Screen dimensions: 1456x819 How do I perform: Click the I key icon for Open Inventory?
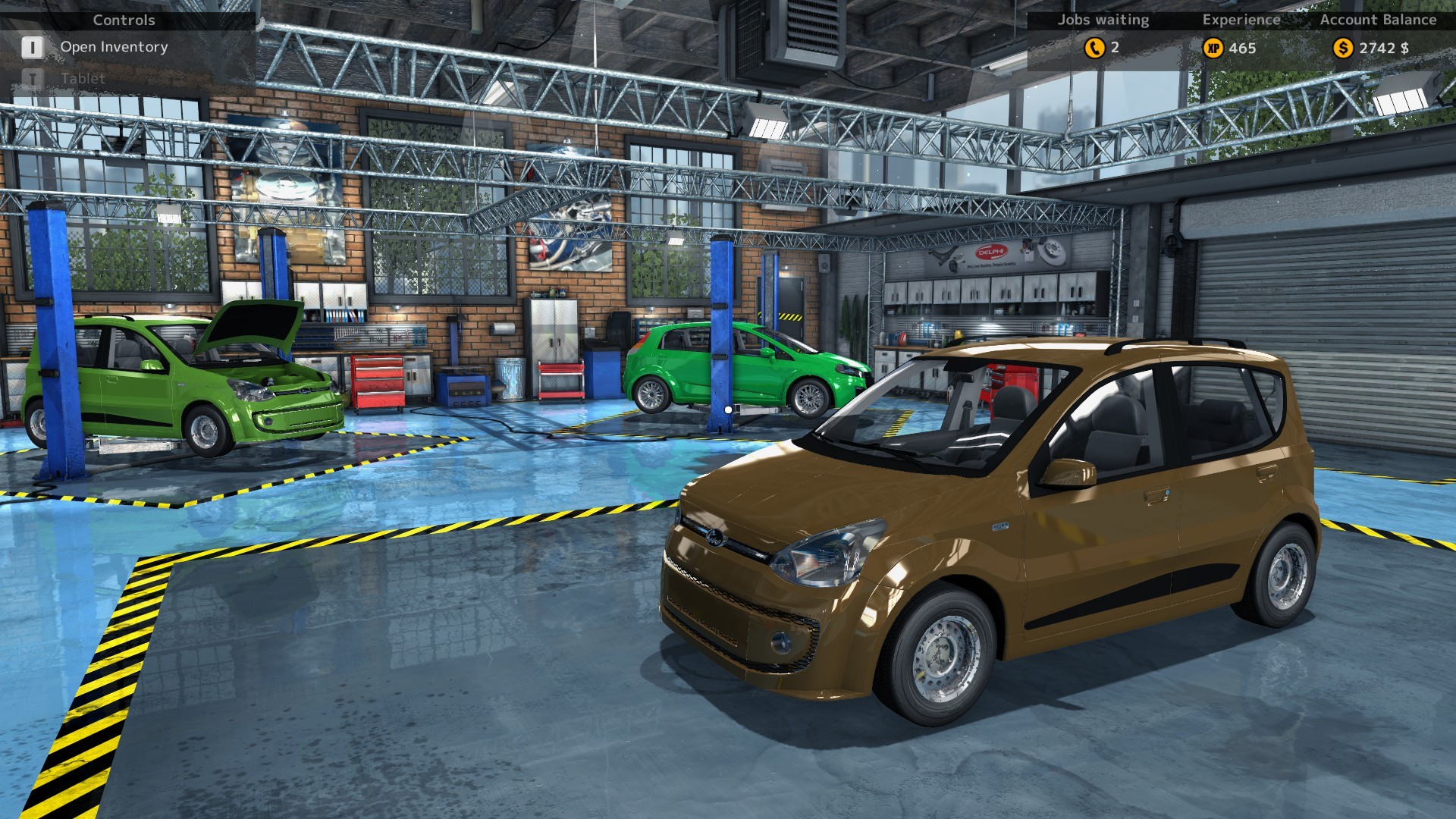[32, 47]
